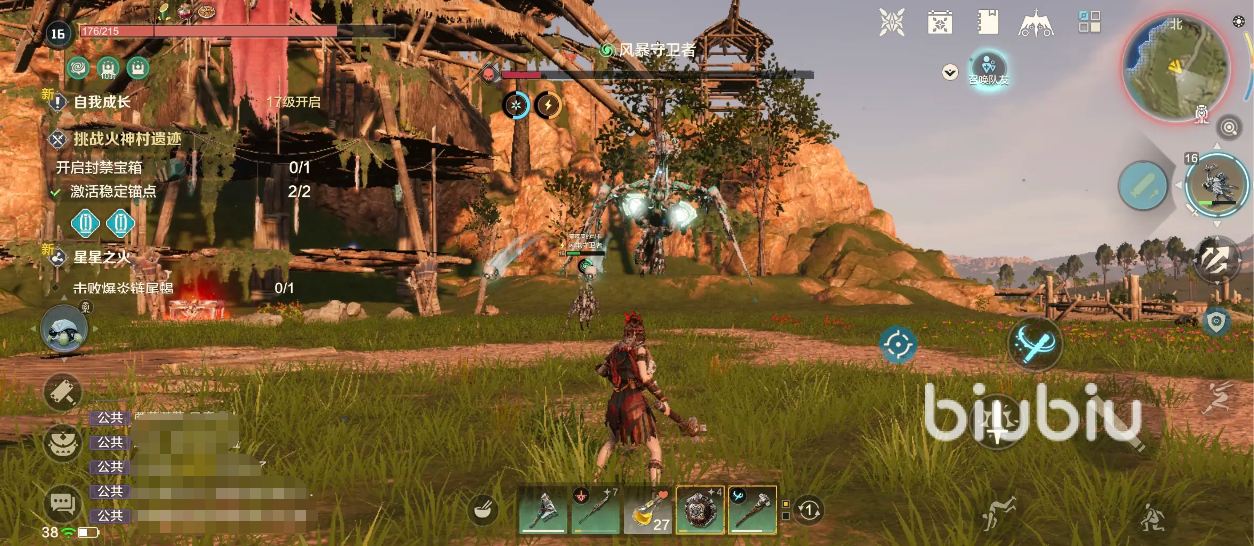1254x546 pixels.
Task: Use the yellow health potion slot
Action: pyautogui.click(x=648, y=511)
